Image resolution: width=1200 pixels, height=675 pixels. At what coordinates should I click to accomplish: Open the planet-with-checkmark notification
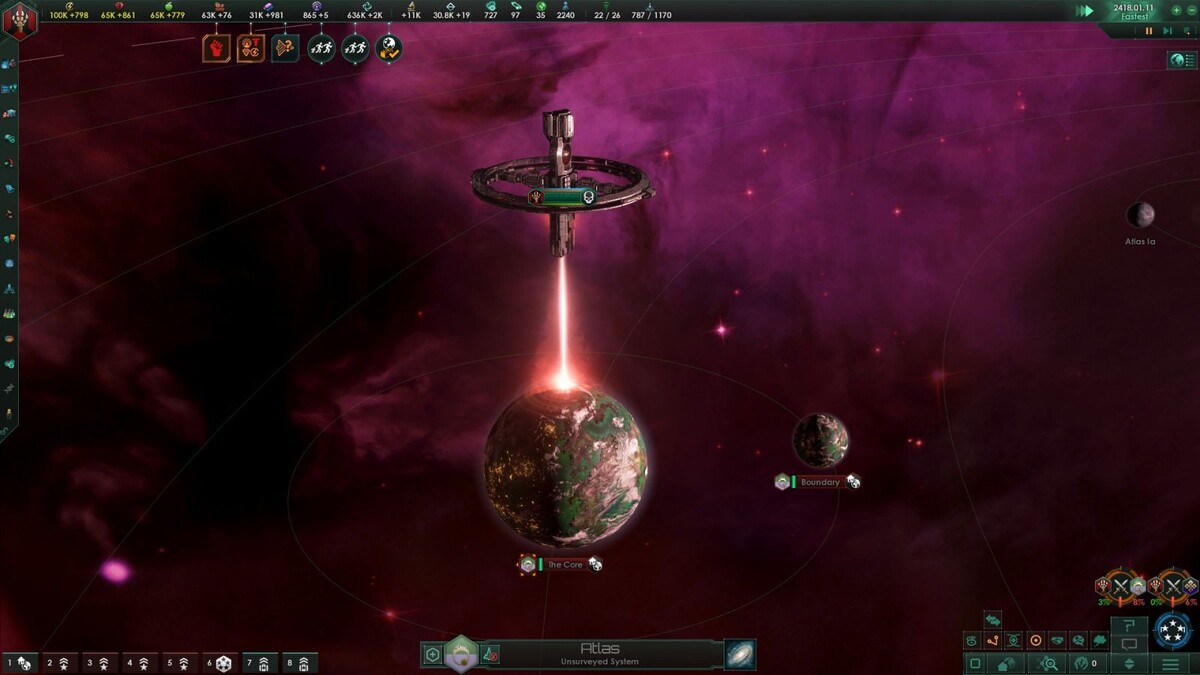coord(389,48)
